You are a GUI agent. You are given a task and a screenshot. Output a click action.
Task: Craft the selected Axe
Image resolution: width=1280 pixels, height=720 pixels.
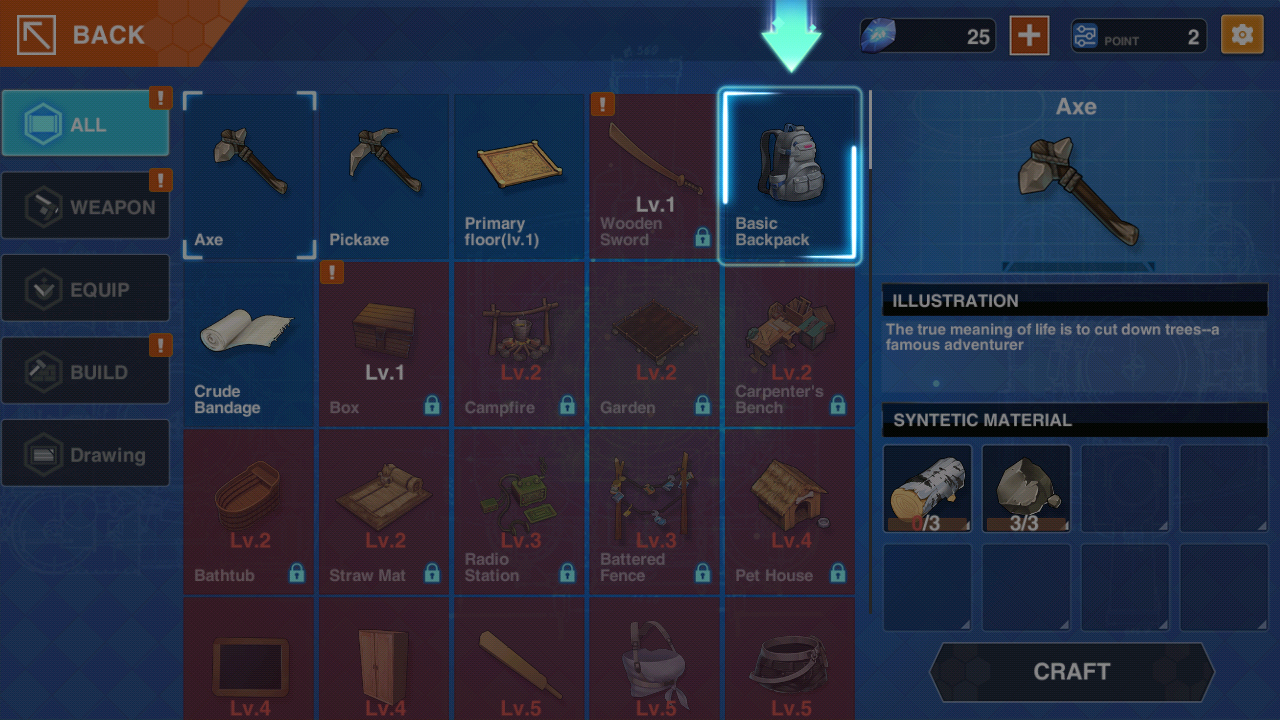[x=1071, y=671]
